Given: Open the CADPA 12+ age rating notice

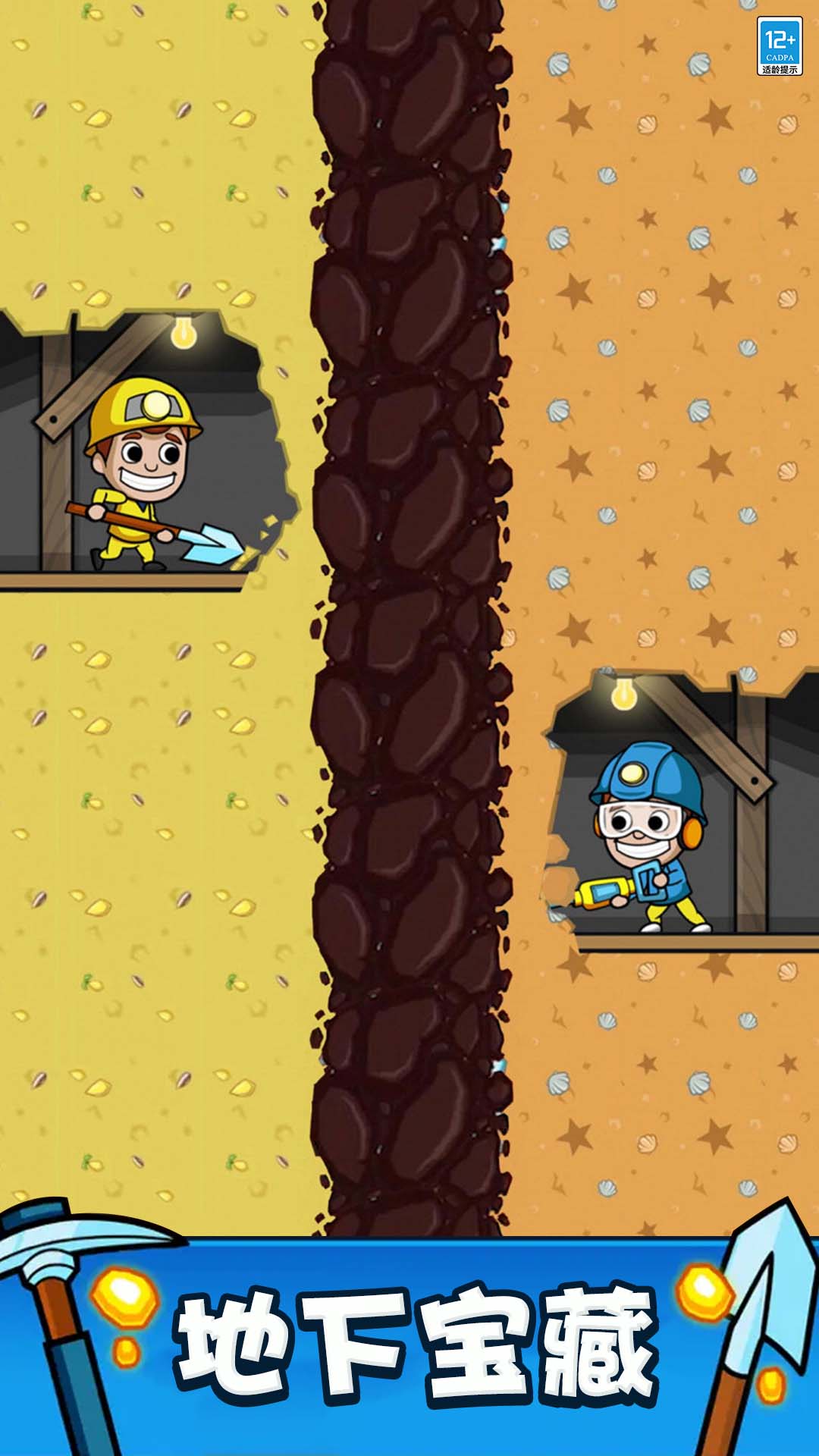Looking at the screenshot, I should click(780, 47).
